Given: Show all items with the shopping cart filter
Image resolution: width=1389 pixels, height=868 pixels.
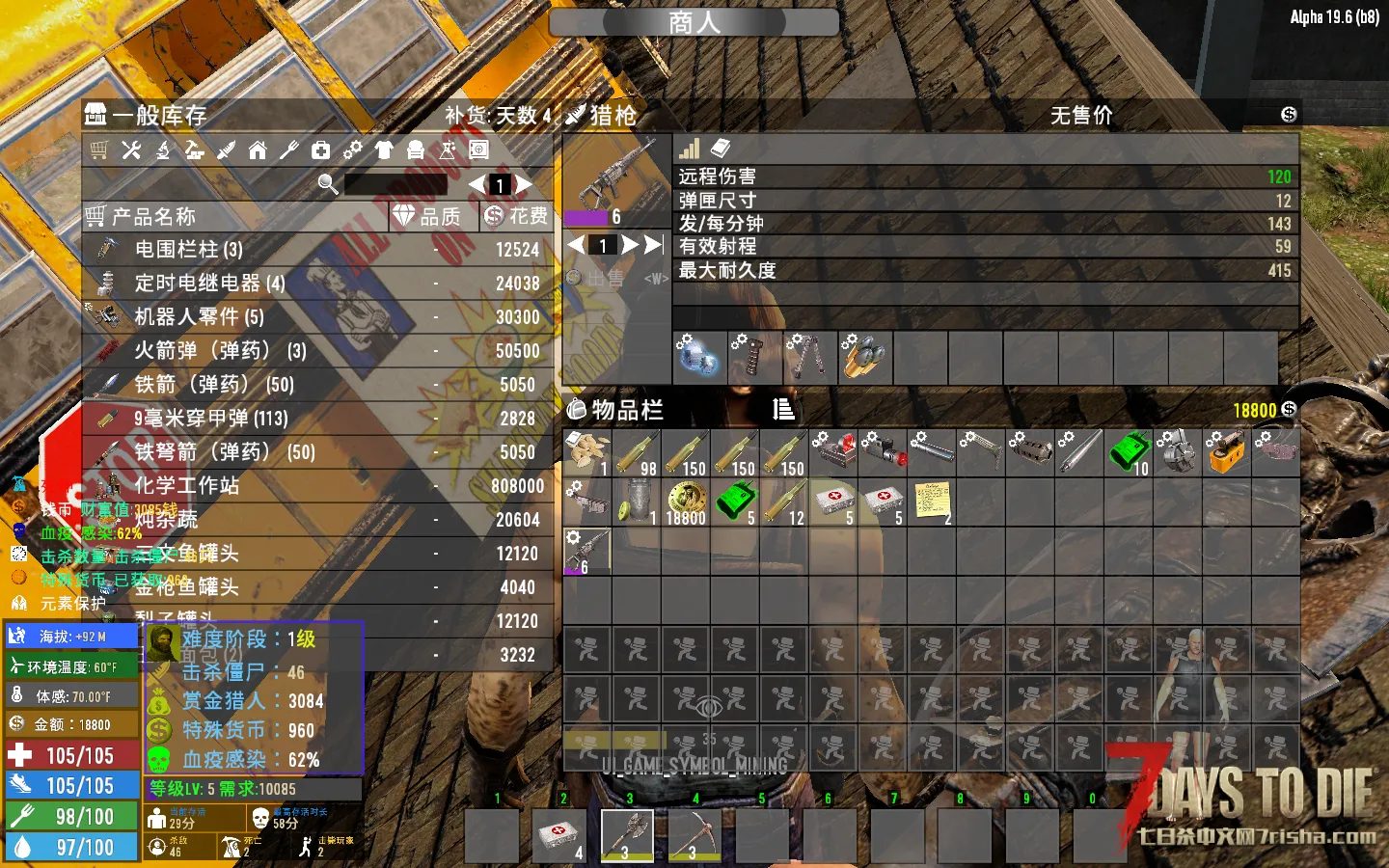Looking at the screenshot, I should pos(98,150).
